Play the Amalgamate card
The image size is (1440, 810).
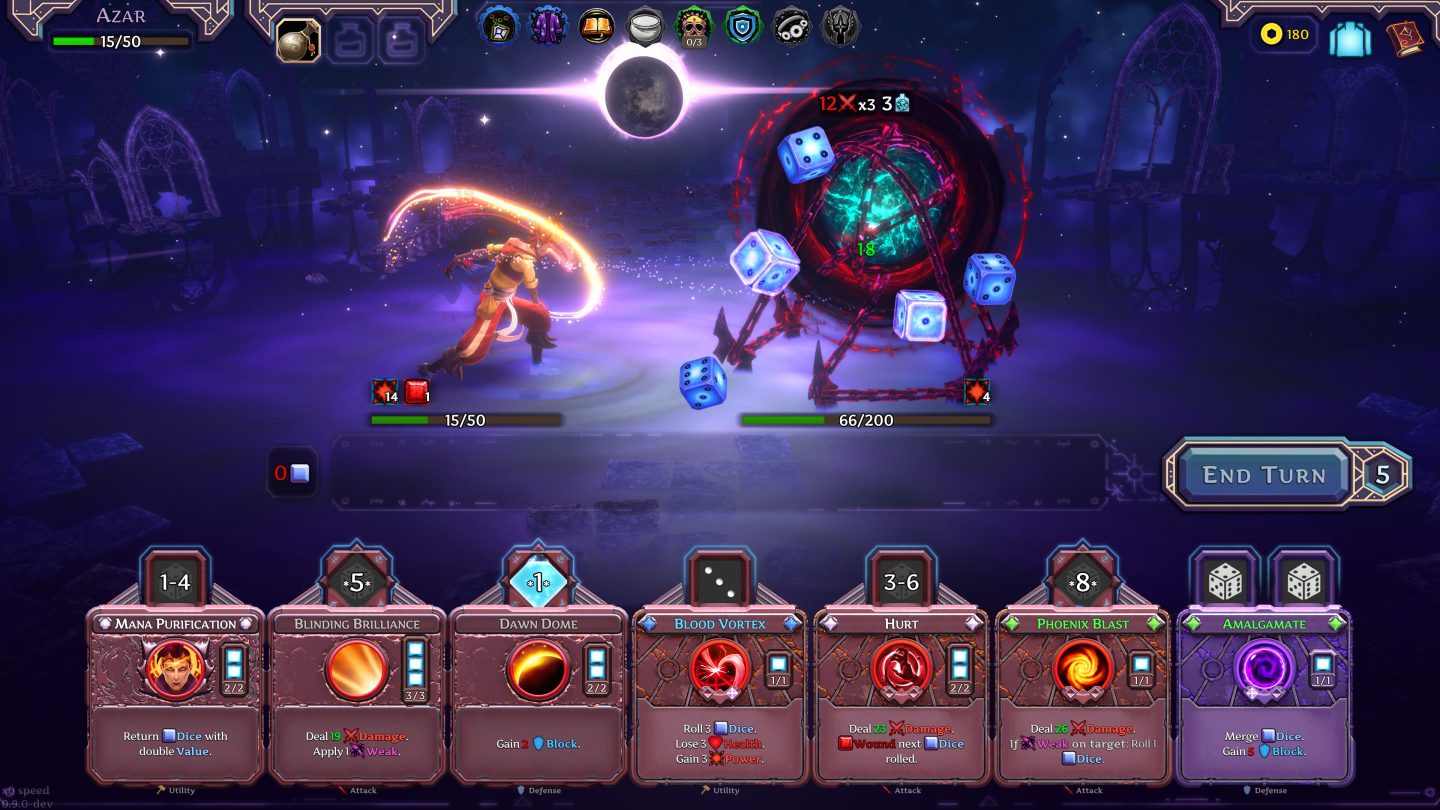tap(1262, 690)
